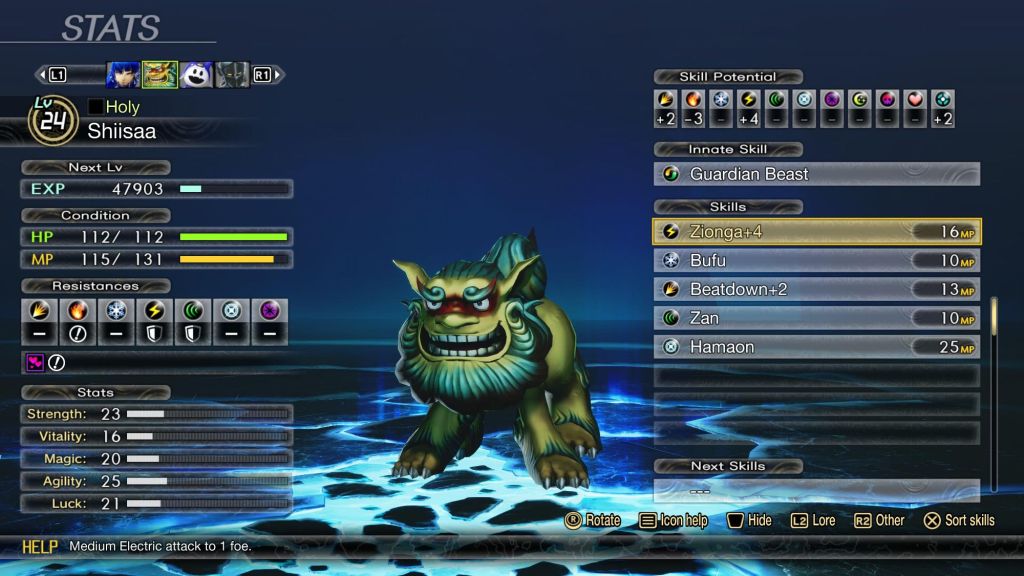Click the Guardian Beast innate skill

tap(816, 174)
